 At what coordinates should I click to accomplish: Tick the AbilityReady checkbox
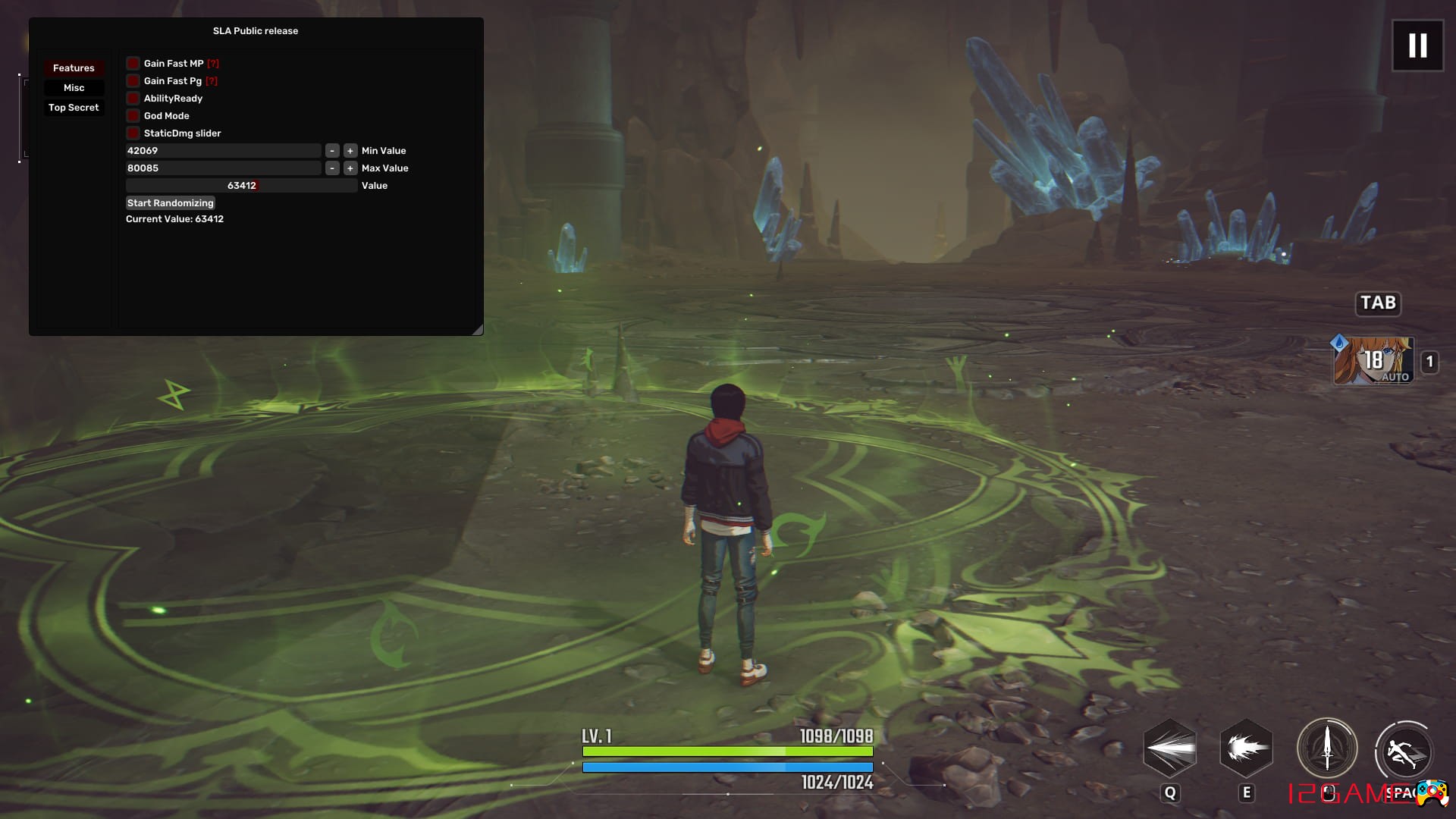pos(133,99)
